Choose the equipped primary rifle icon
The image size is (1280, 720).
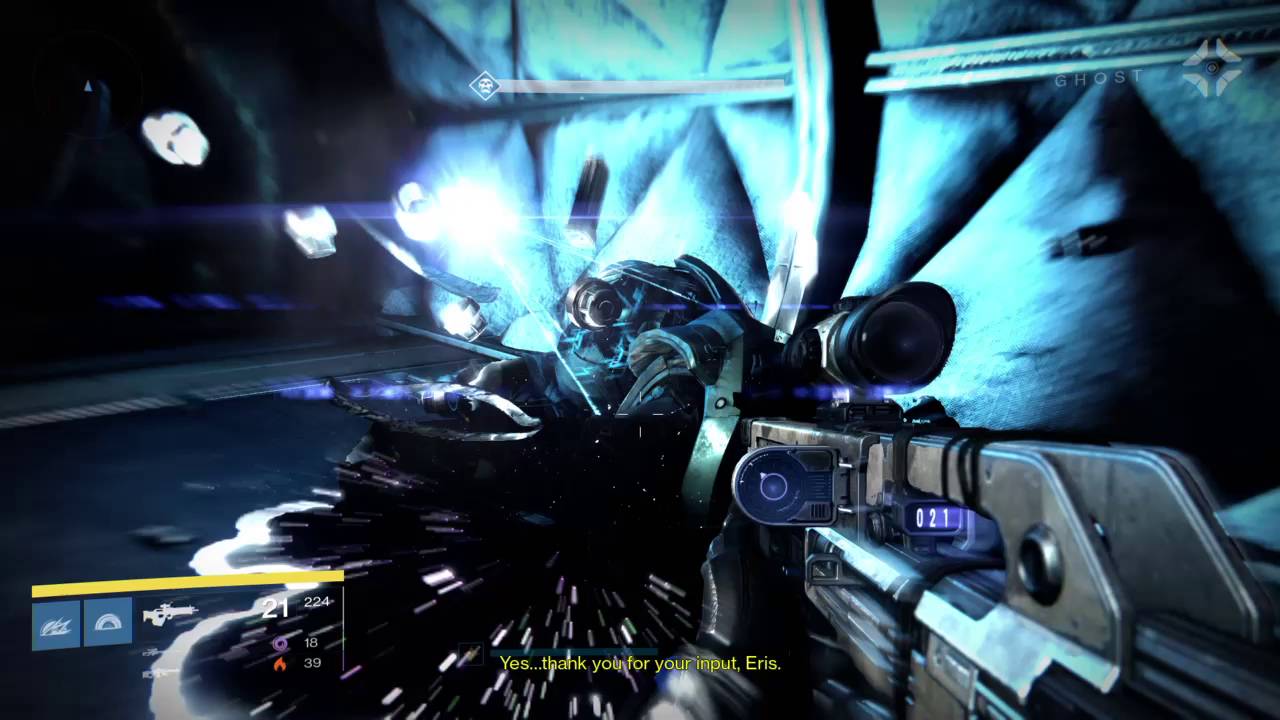pos(170,613)
